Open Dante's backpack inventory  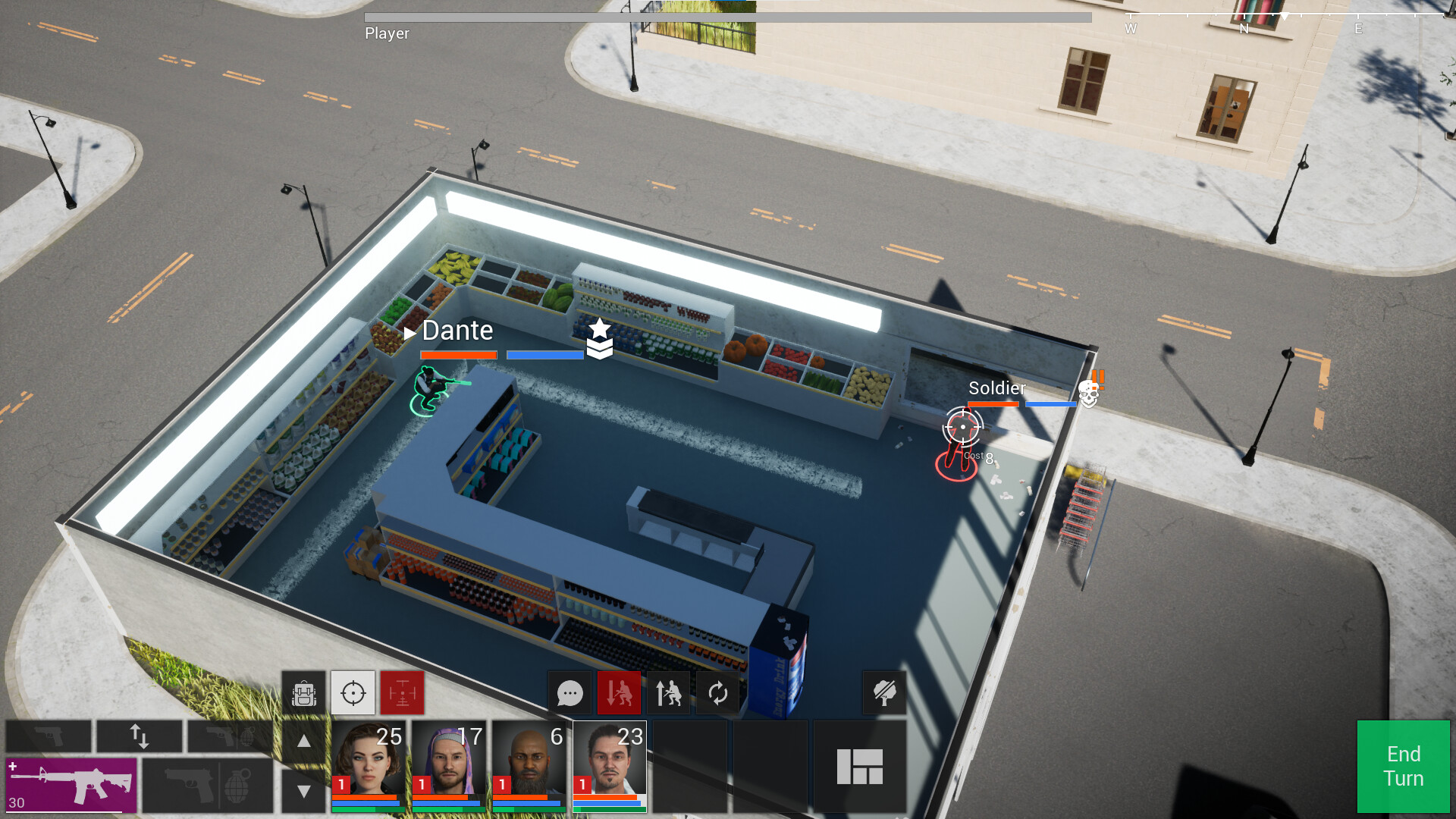pos(303,692)
